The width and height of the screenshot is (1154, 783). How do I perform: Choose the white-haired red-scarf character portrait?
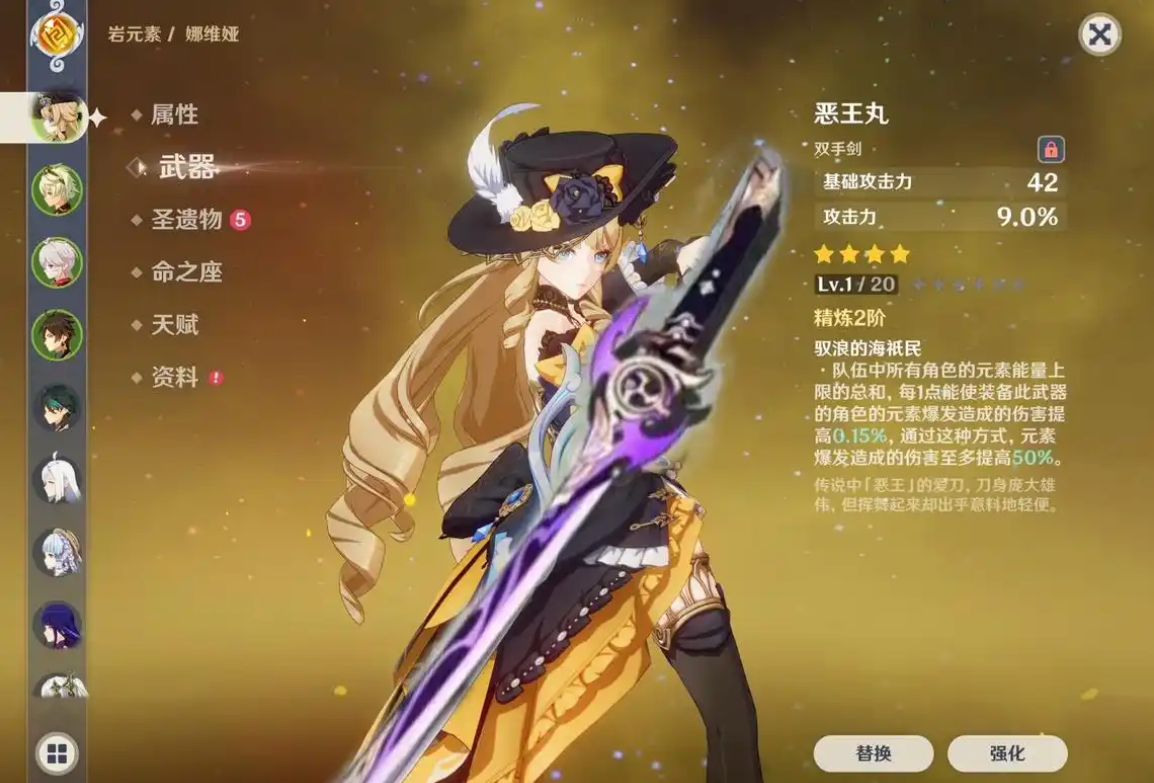click(x=56, y=262)
